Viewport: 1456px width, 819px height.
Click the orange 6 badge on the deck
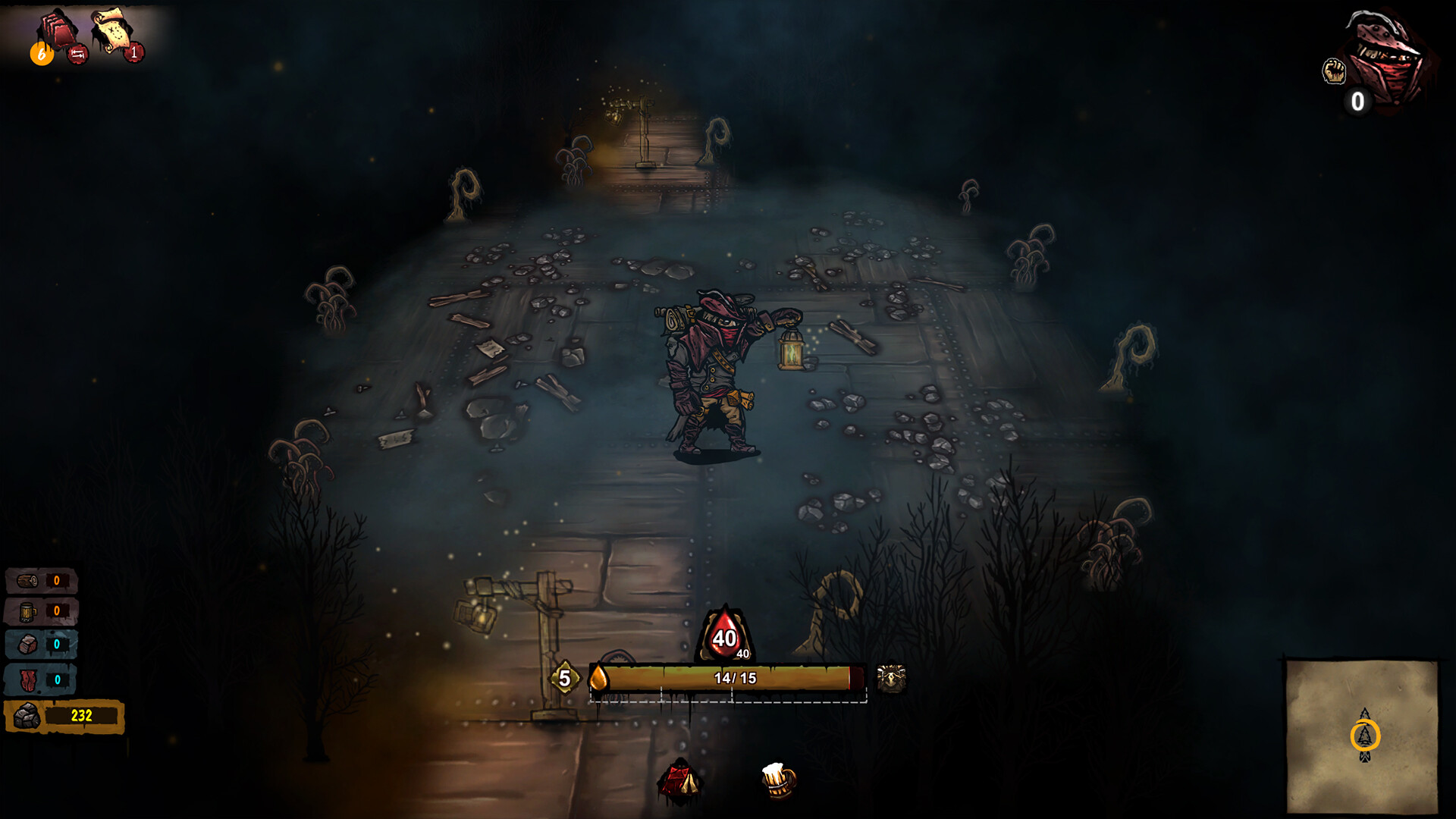[x=41, y=54]
